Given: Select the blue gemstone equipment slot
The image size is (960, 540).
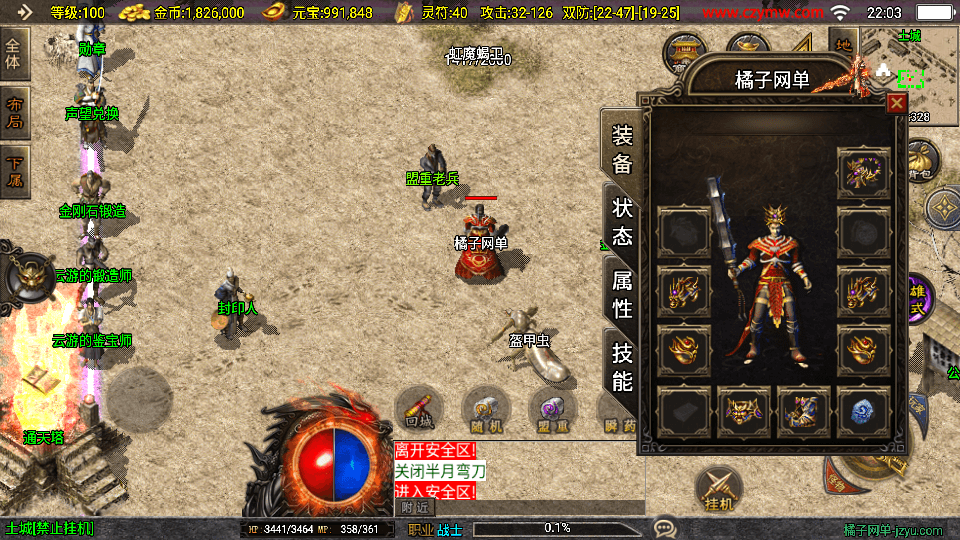Looking at the screenshot, I should [863, 411].
